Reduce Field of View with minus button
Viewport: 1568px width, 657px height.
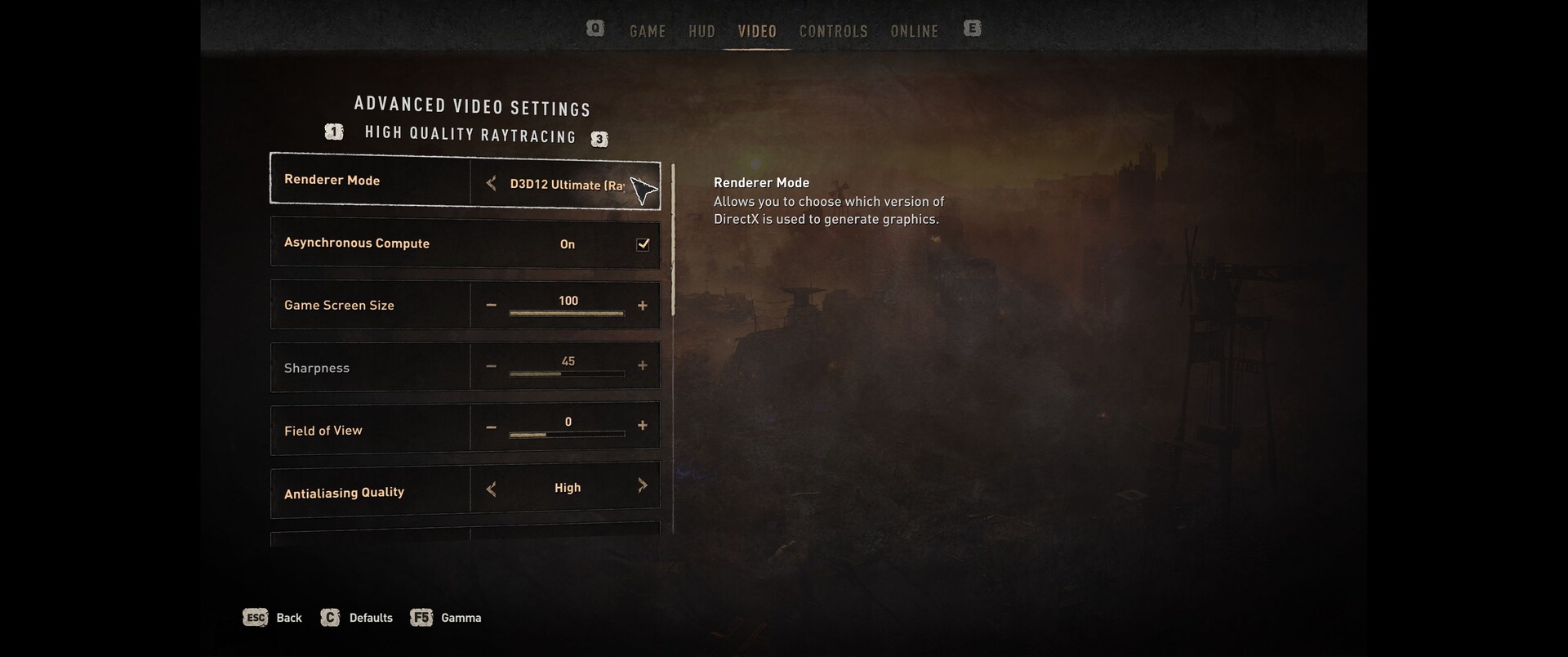(x=491, y=427)
